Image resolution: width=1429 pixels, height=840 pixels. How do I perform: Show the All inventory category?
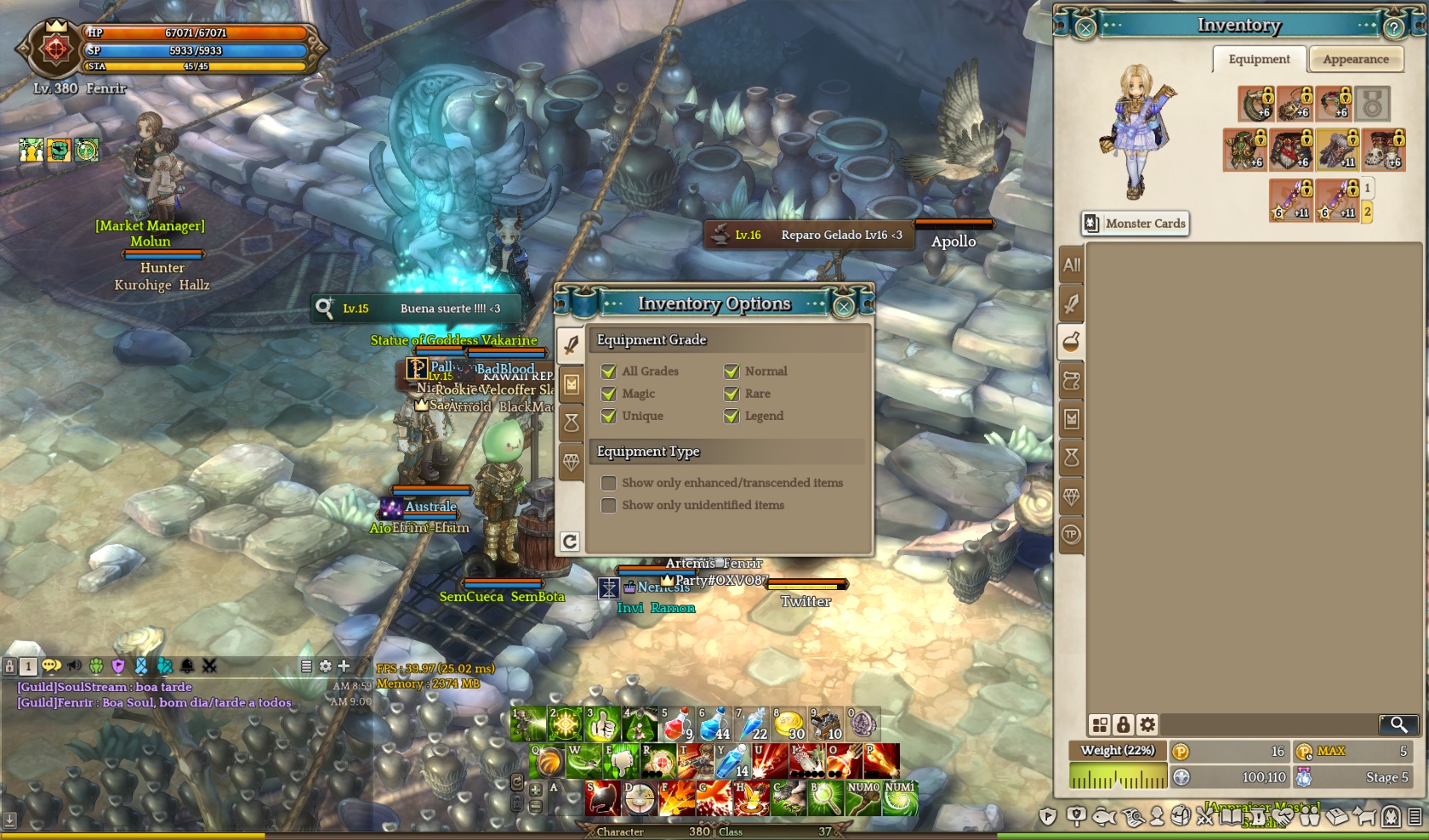click(1072, 265)
